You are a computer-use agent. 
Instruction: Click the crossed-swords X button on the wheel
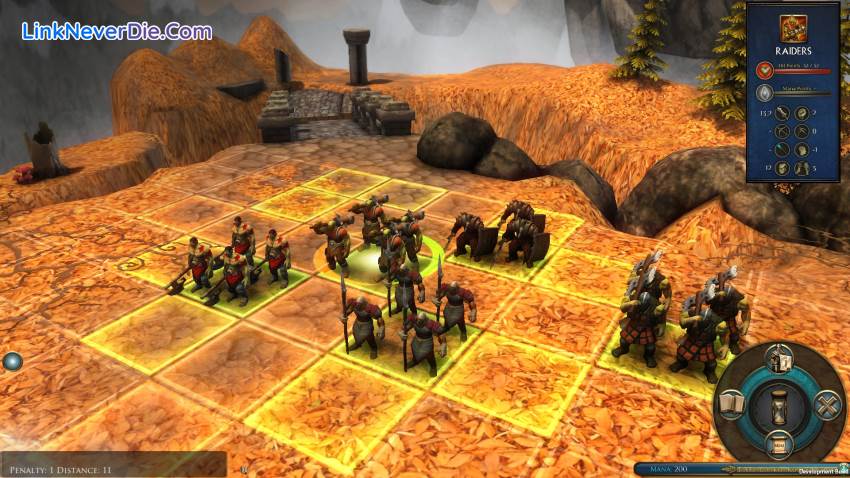(x=826, y=405)
